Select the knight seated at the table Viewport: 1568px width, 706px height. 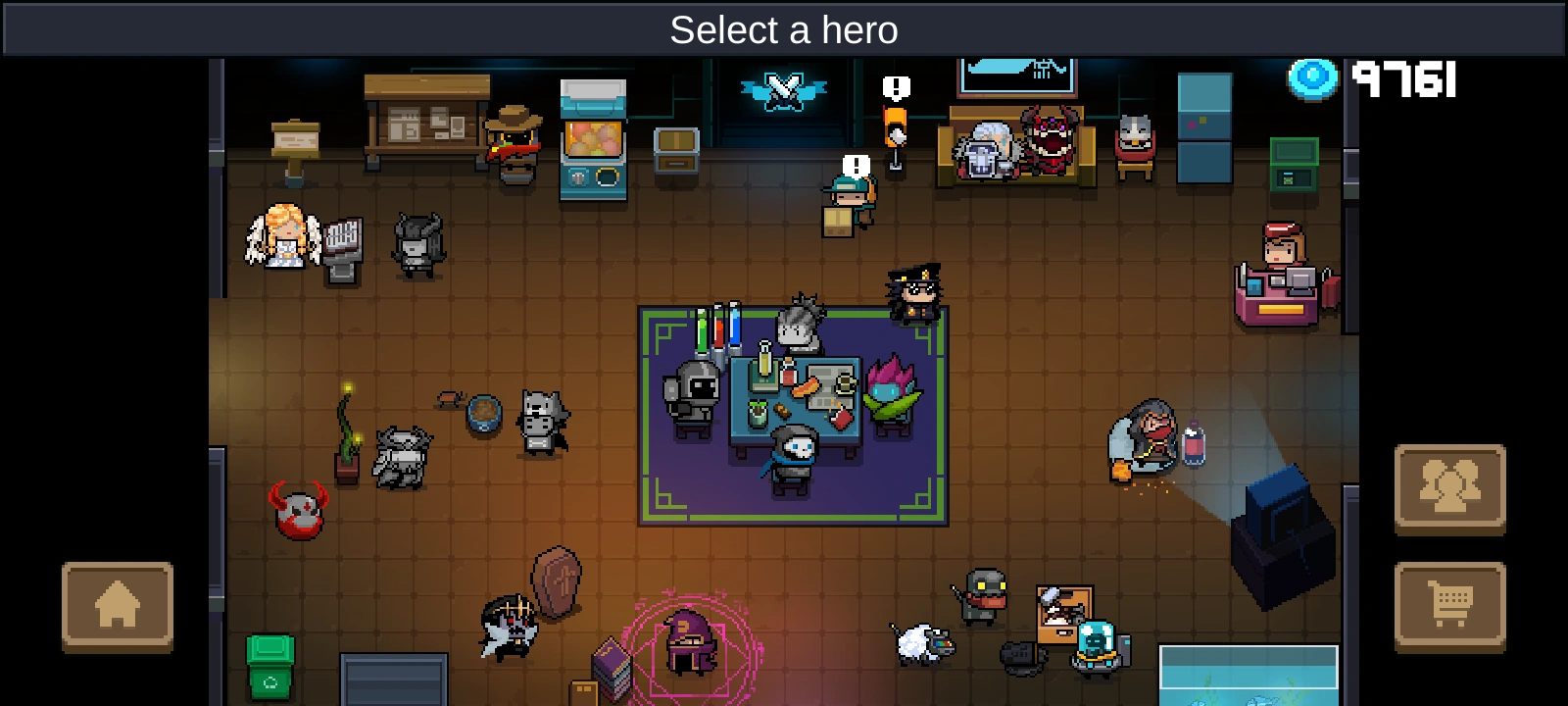692,392
